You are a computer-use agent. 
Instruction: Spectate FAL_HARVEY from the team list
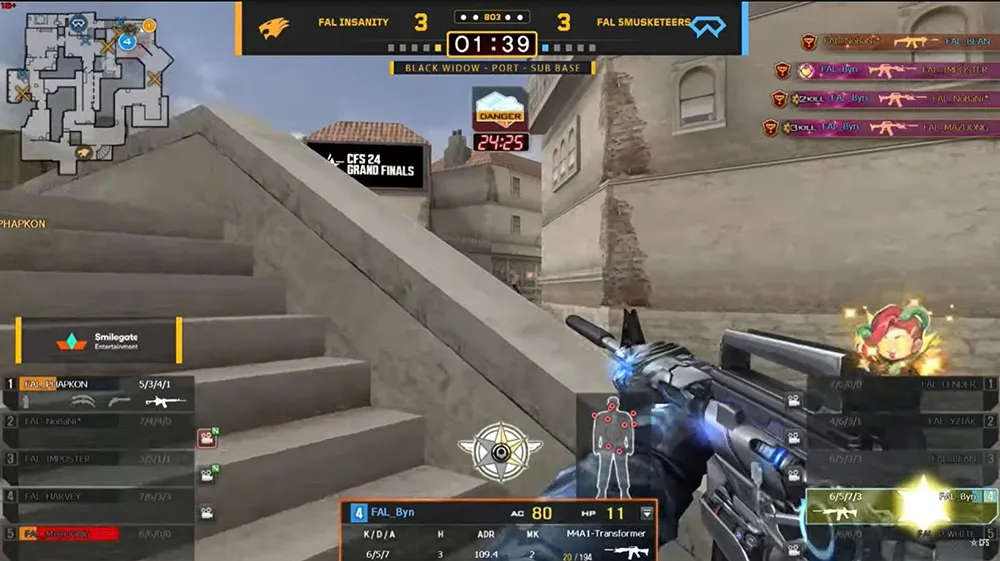[x=98, y=496]
